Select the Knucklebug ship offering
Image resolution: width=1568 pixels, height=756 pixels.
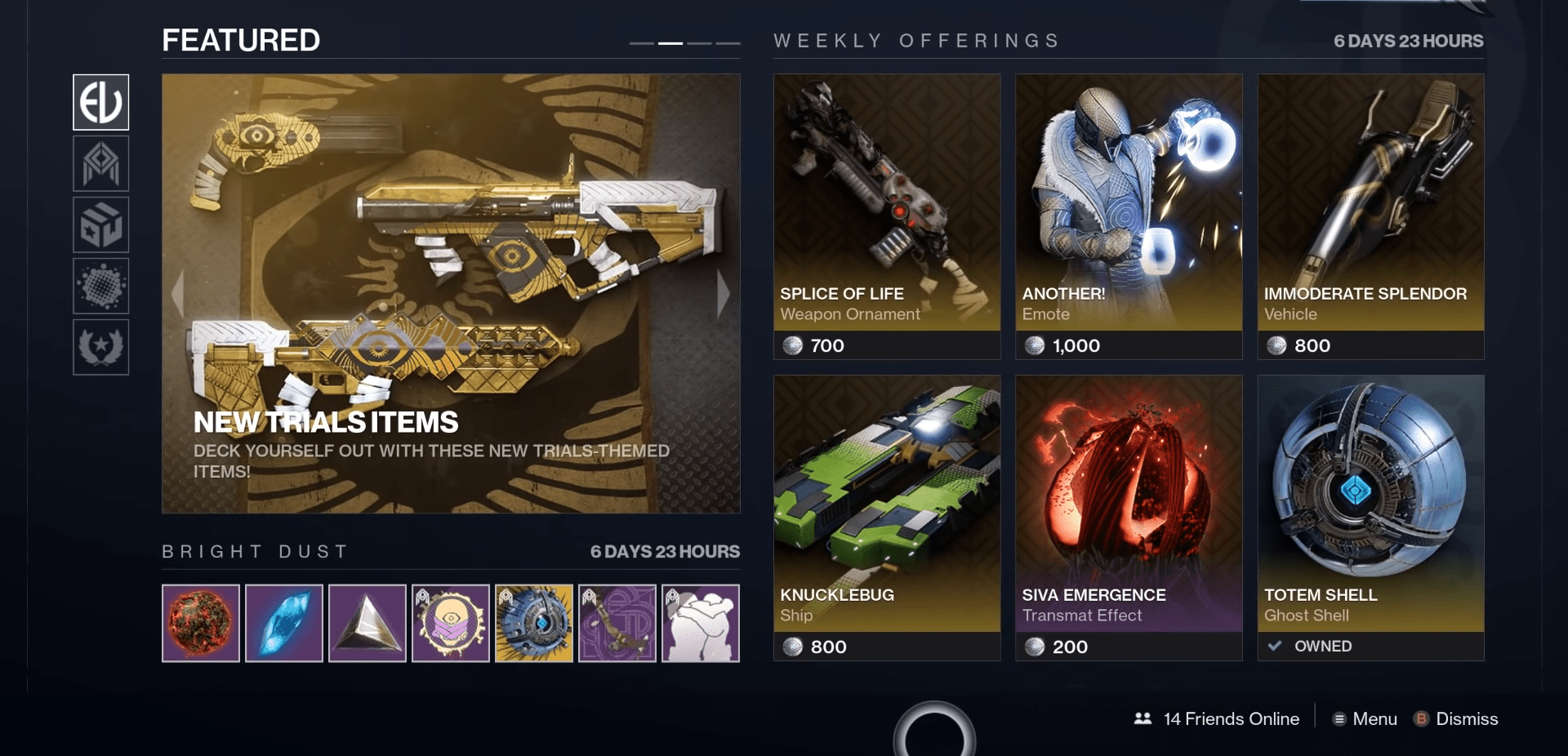[887, 518]
